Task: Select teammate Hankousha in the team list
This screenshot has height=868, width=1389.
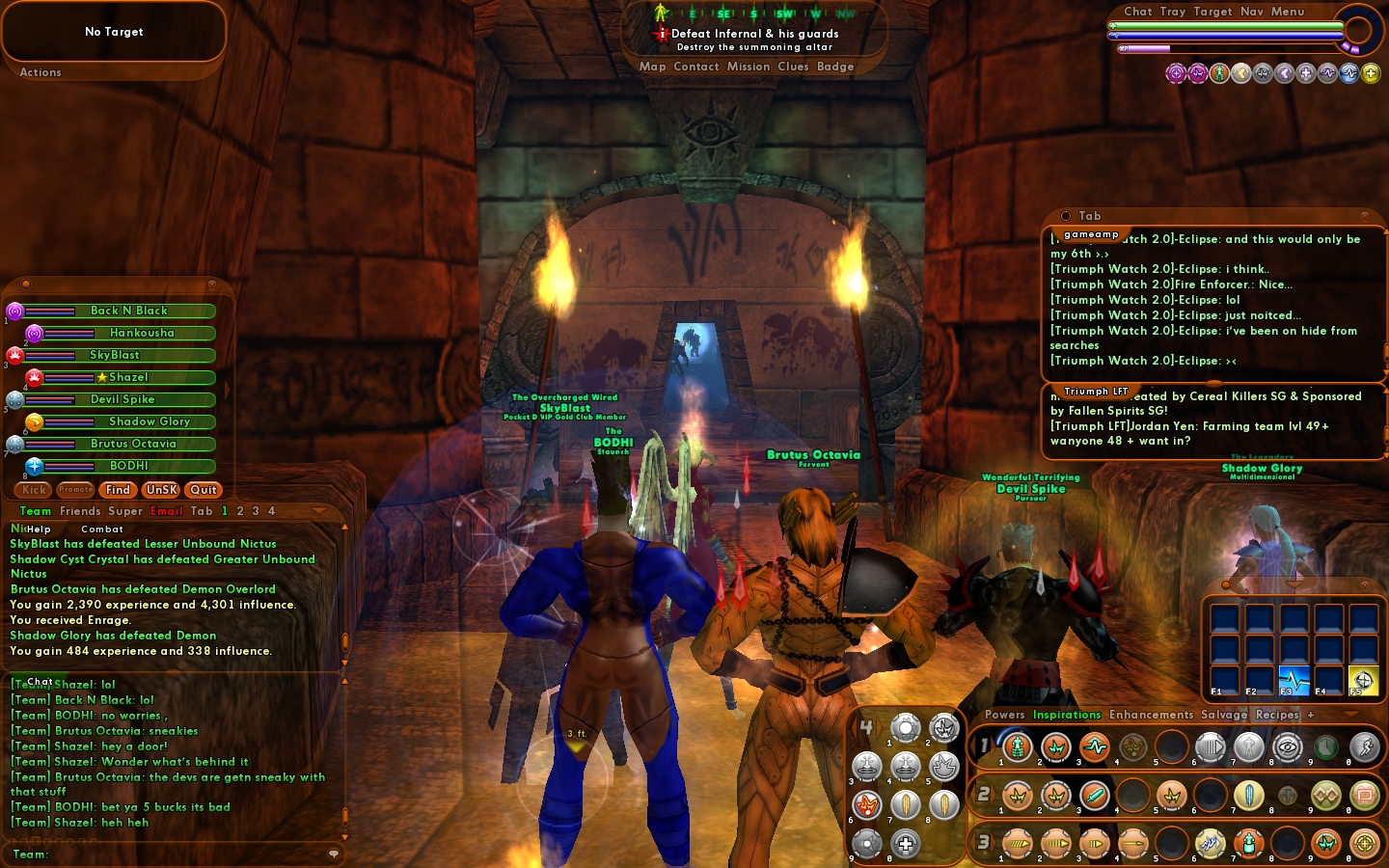Action: point(142,333)
